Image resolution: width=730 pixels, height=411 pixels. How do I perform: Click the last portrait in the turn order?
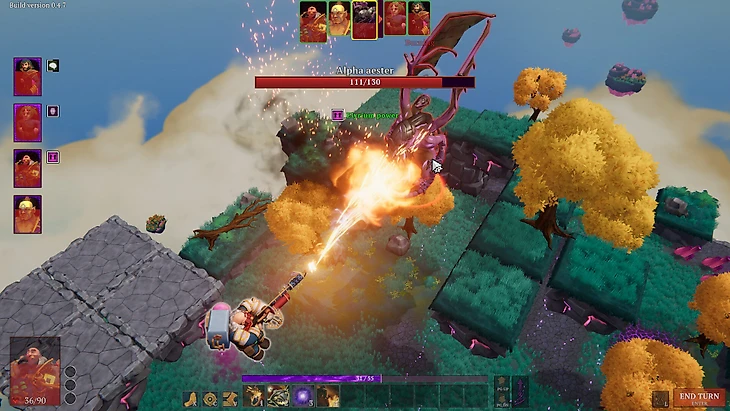point(418,18)
